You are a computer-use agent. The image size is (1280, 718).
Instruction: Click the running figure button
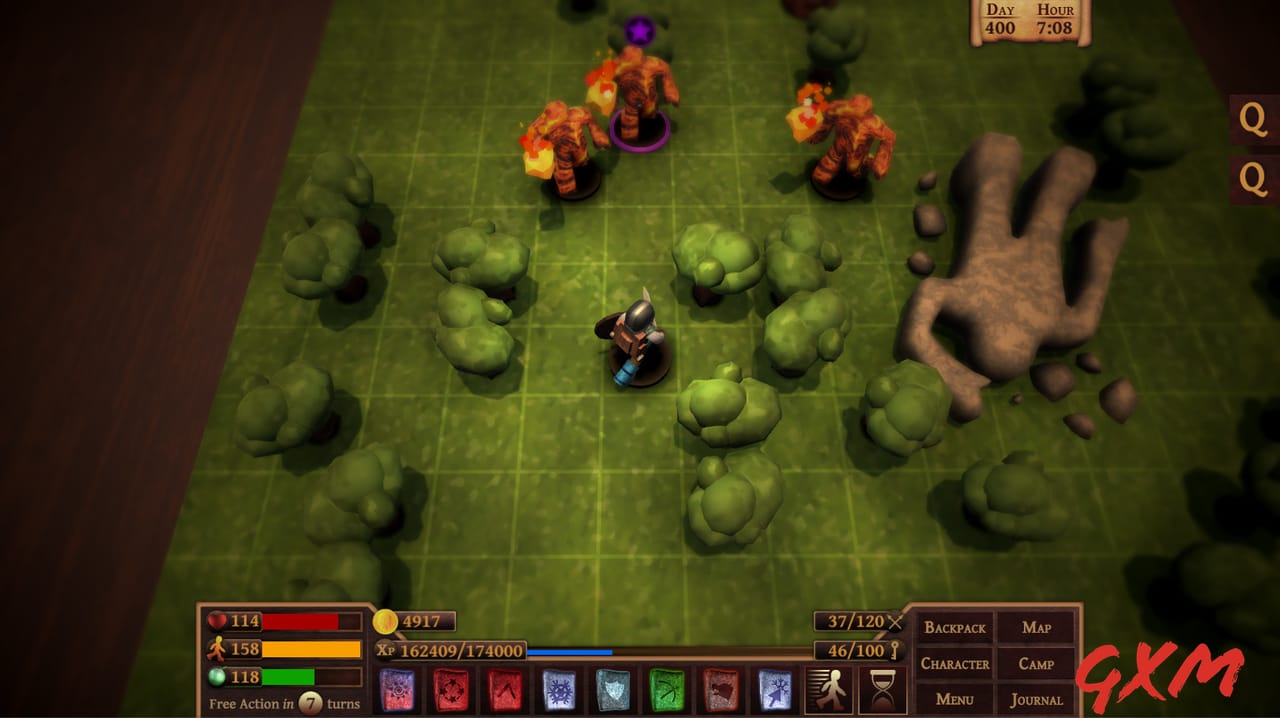tap(829, 690)
